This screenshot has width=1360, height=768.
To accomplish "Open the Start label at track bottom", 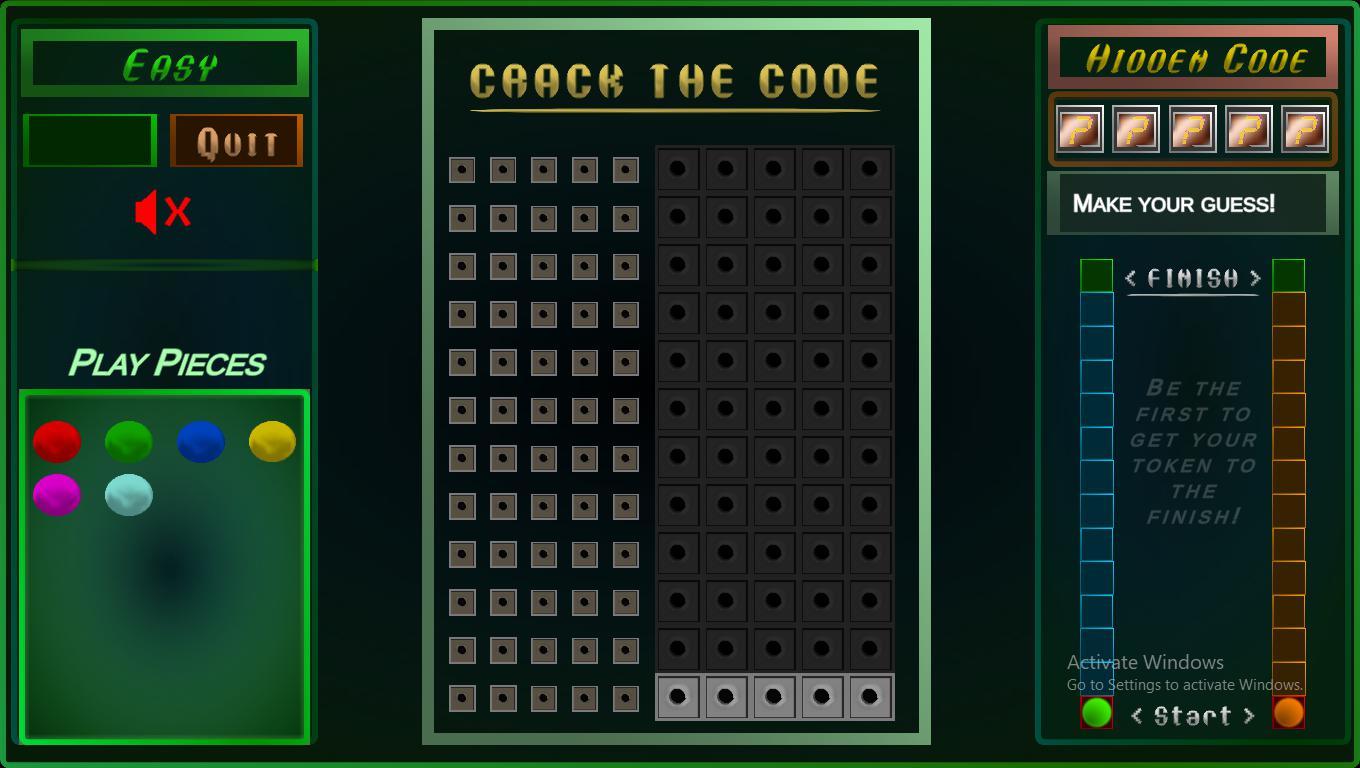I will tap(1191, 715).
